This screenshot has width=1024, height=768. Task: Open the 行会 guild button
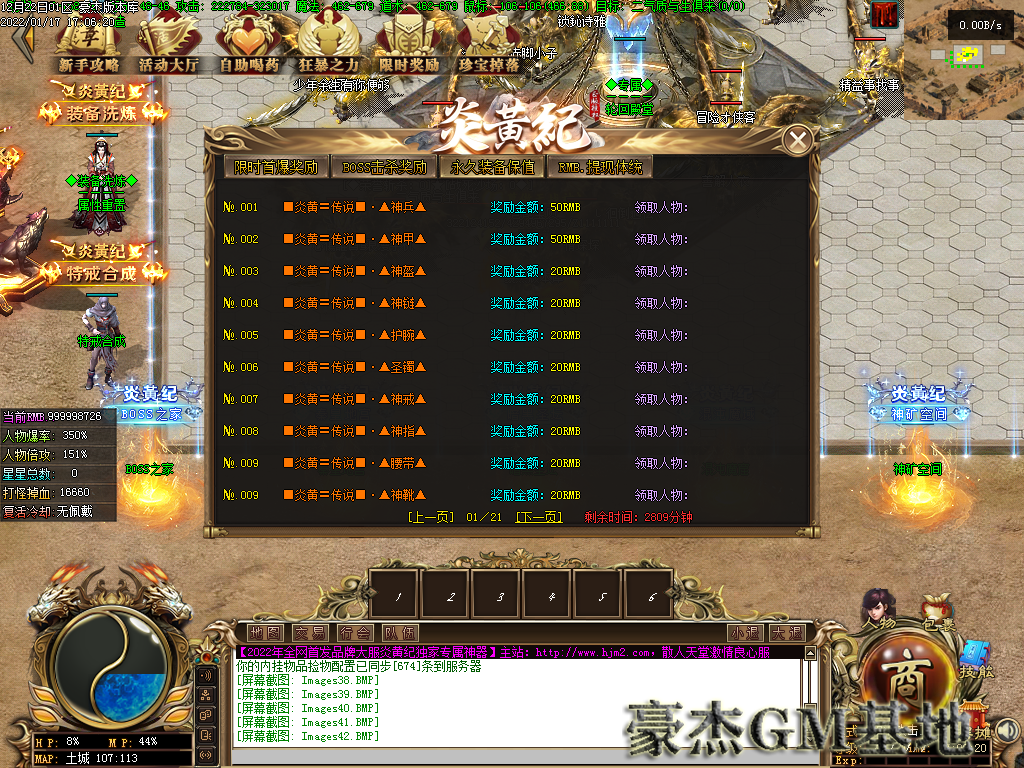[354, 633]
